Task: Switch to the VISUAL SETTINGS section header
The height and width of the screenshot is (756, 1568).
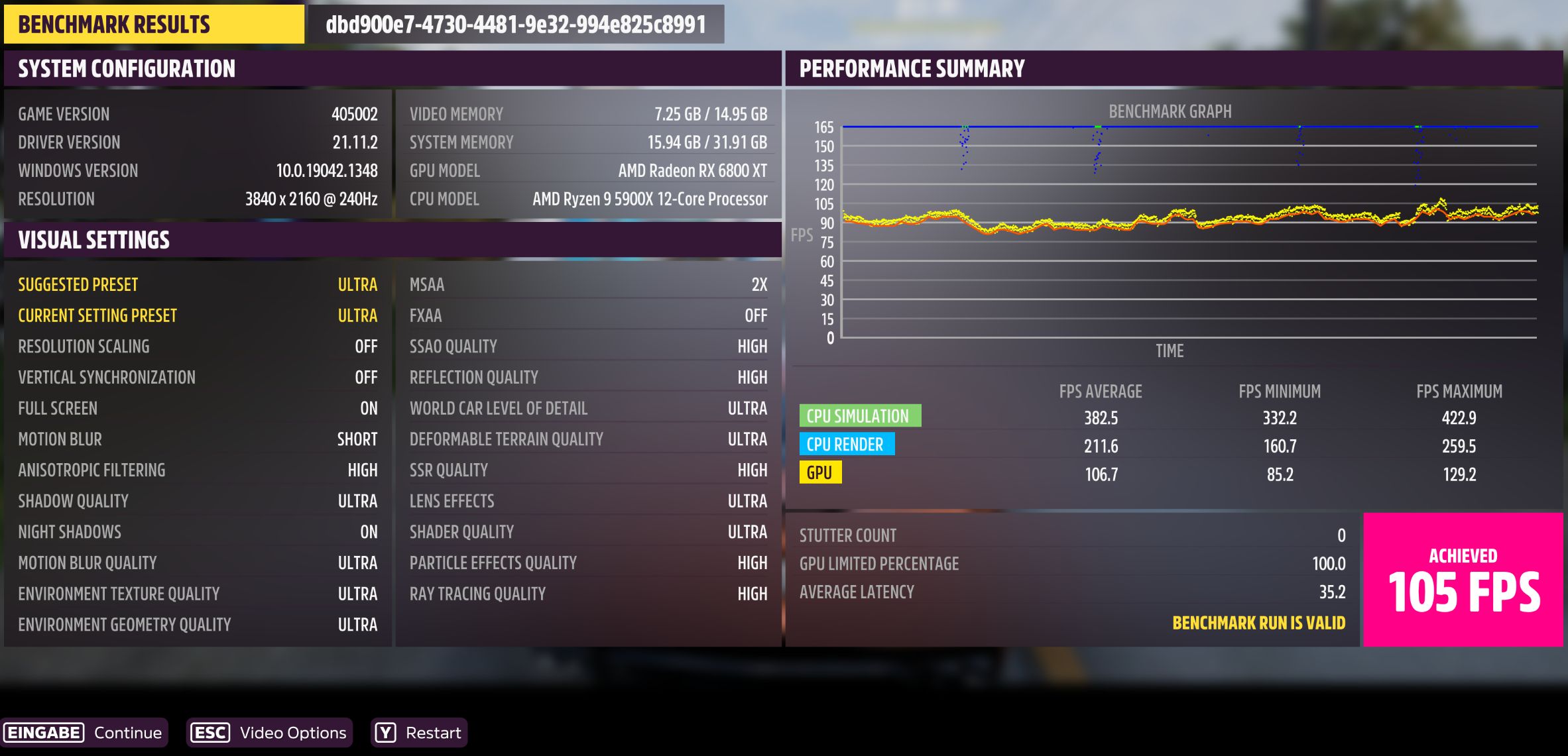Action: (94, 239)
